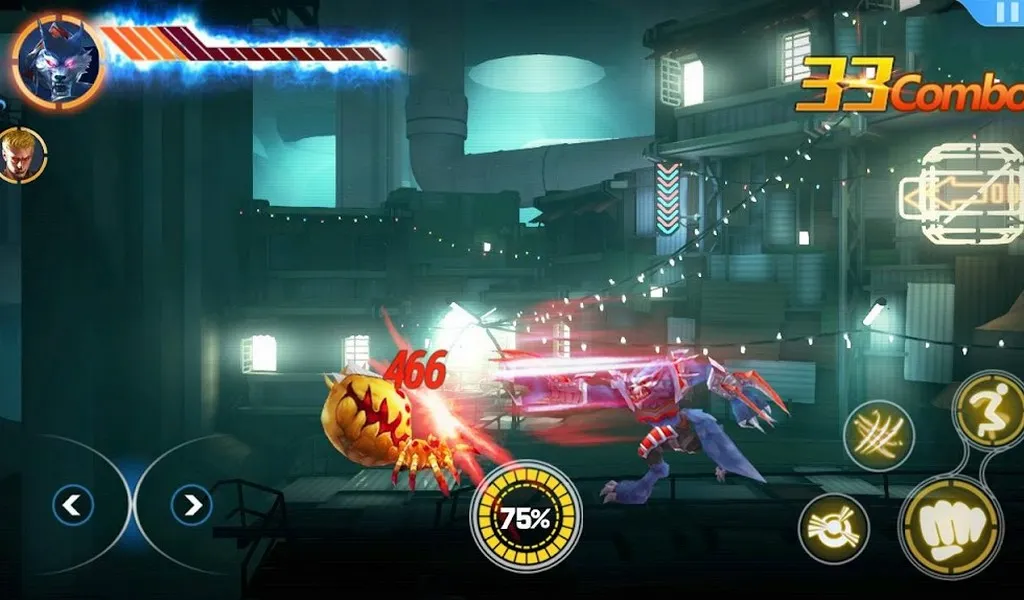1024x600 pixels.
Task: Activate the claw slash skill
Action: (878, 435)
